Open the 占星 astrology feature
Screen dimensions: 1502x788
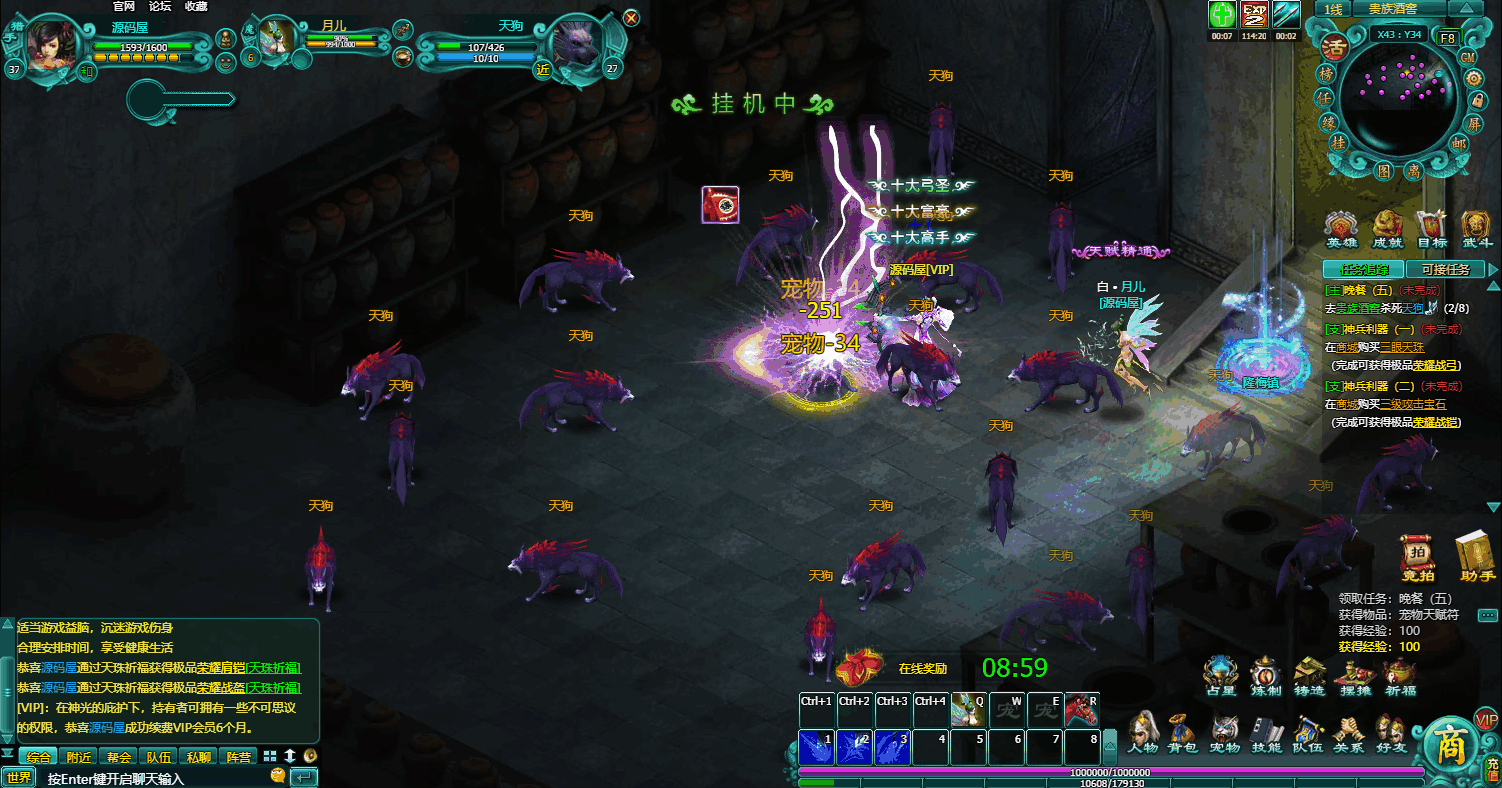[1221, 677]
